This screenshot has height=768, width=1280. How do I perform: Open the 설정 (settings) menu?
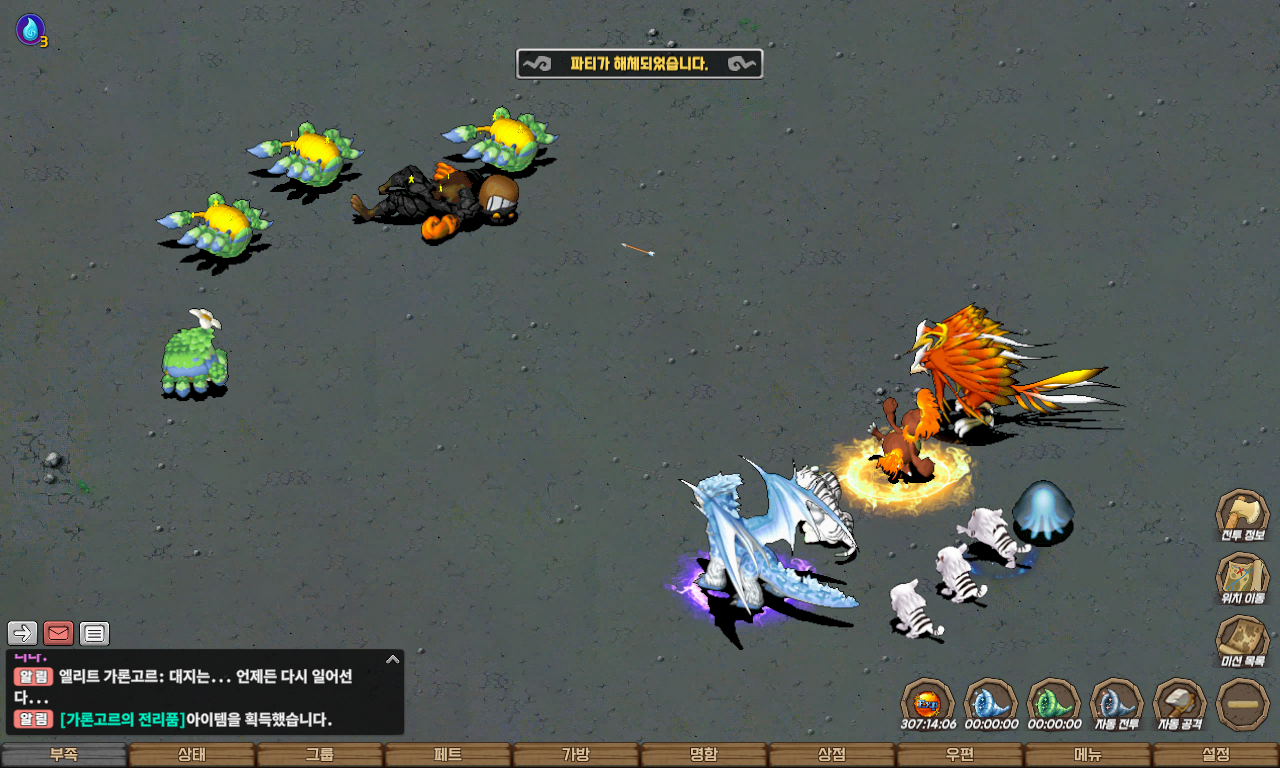click(x=1216, y=755)
